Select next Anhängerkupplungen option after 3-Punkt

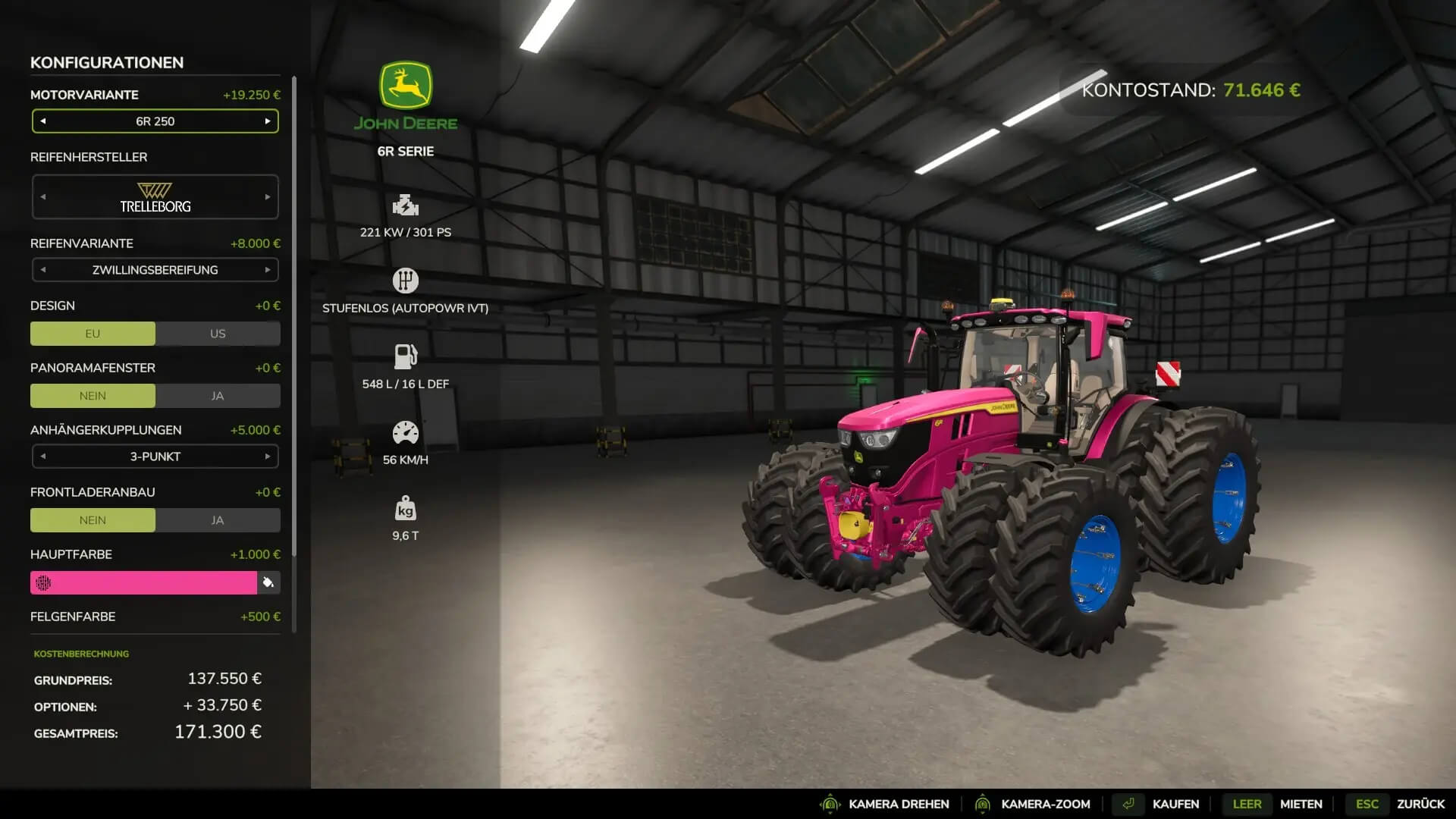[267, 457]
